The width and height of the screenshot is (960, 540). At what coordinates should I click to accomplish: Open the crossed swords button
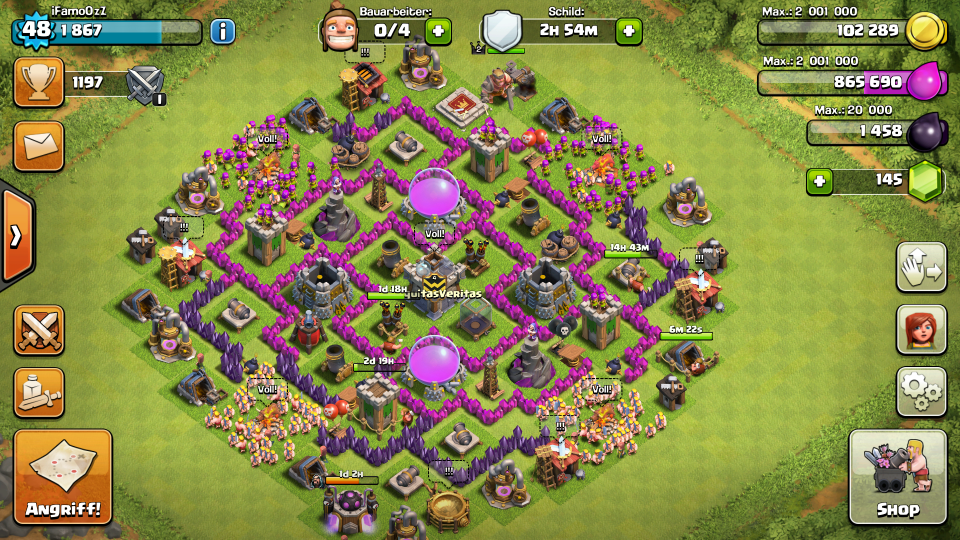click(x=38, y=330)
